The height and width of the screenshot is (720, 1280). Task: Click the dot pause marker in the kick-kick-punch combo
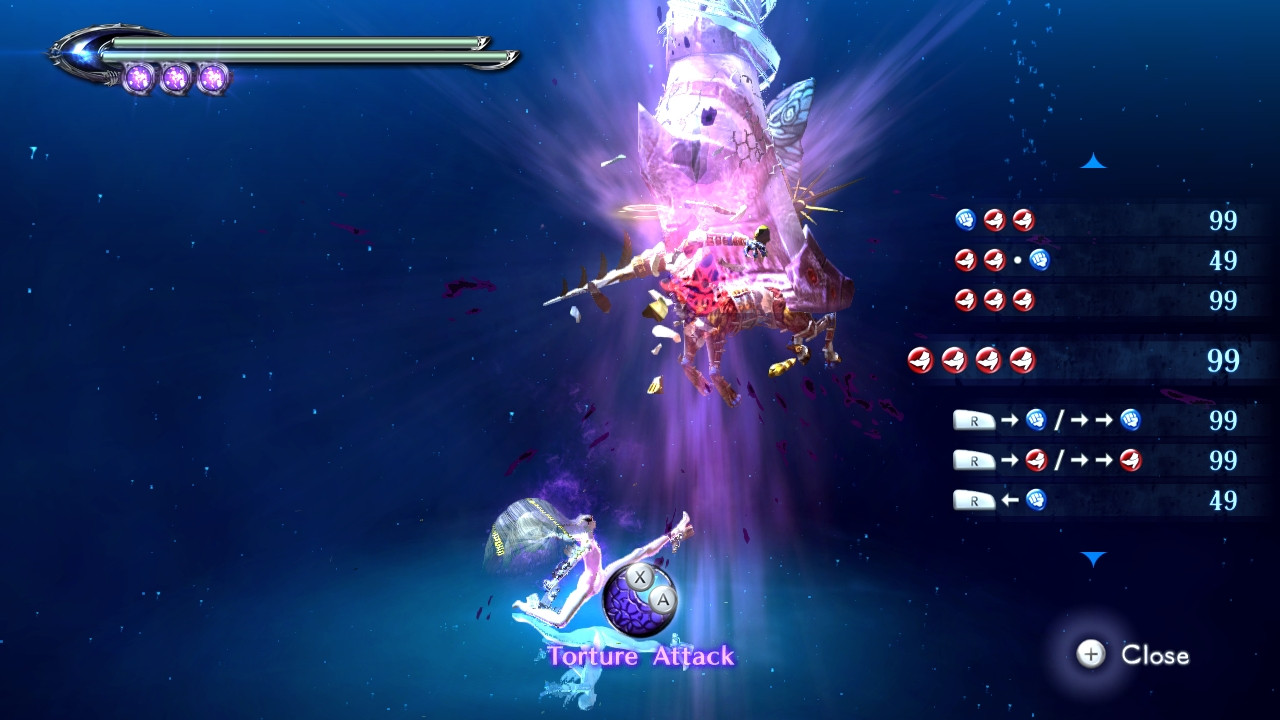tap(1016, 260)
